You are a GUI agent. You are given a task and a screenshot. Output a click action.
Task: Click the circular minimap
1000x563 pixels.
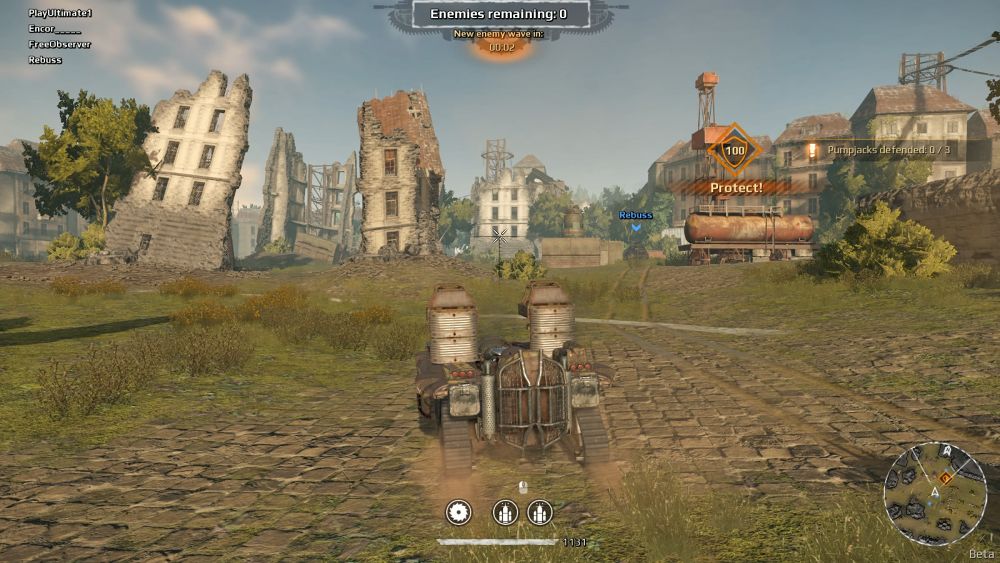934,493
